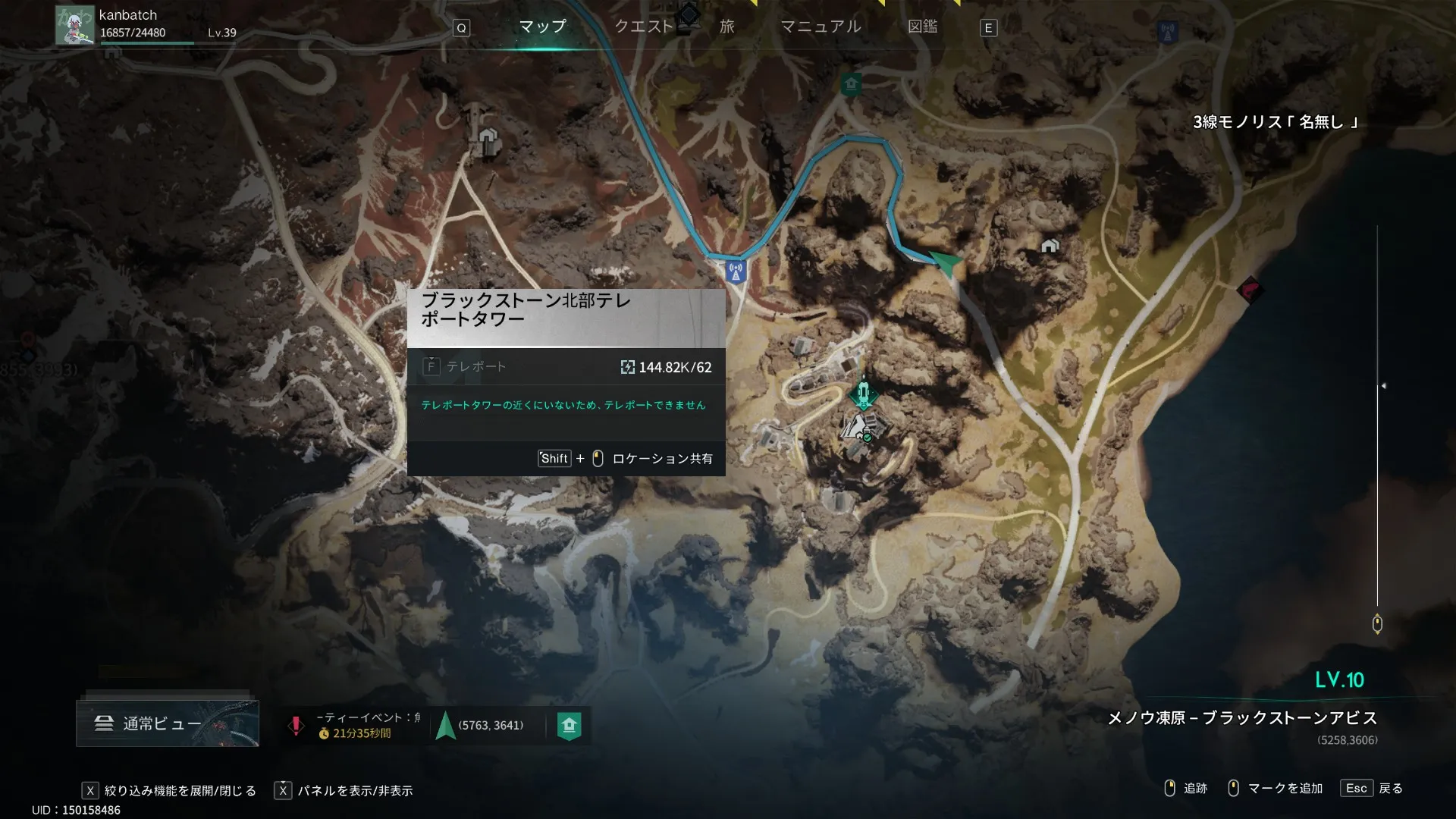The image size is (1456, 819).
Task: Select the 旅 tab
Action: (x=726, y=27)
